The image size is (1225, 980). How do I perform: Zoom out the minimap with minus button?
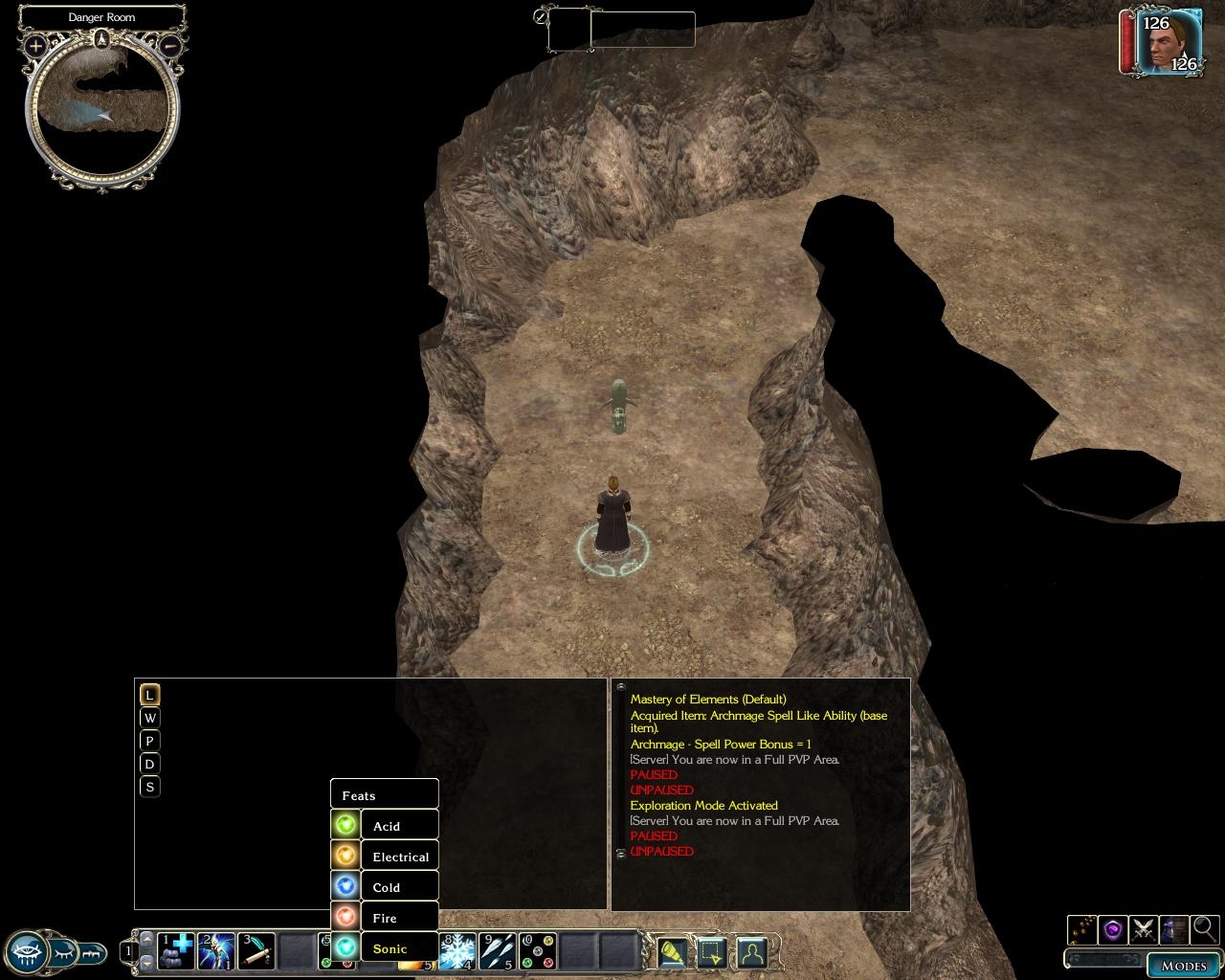[x=170, y=45]
